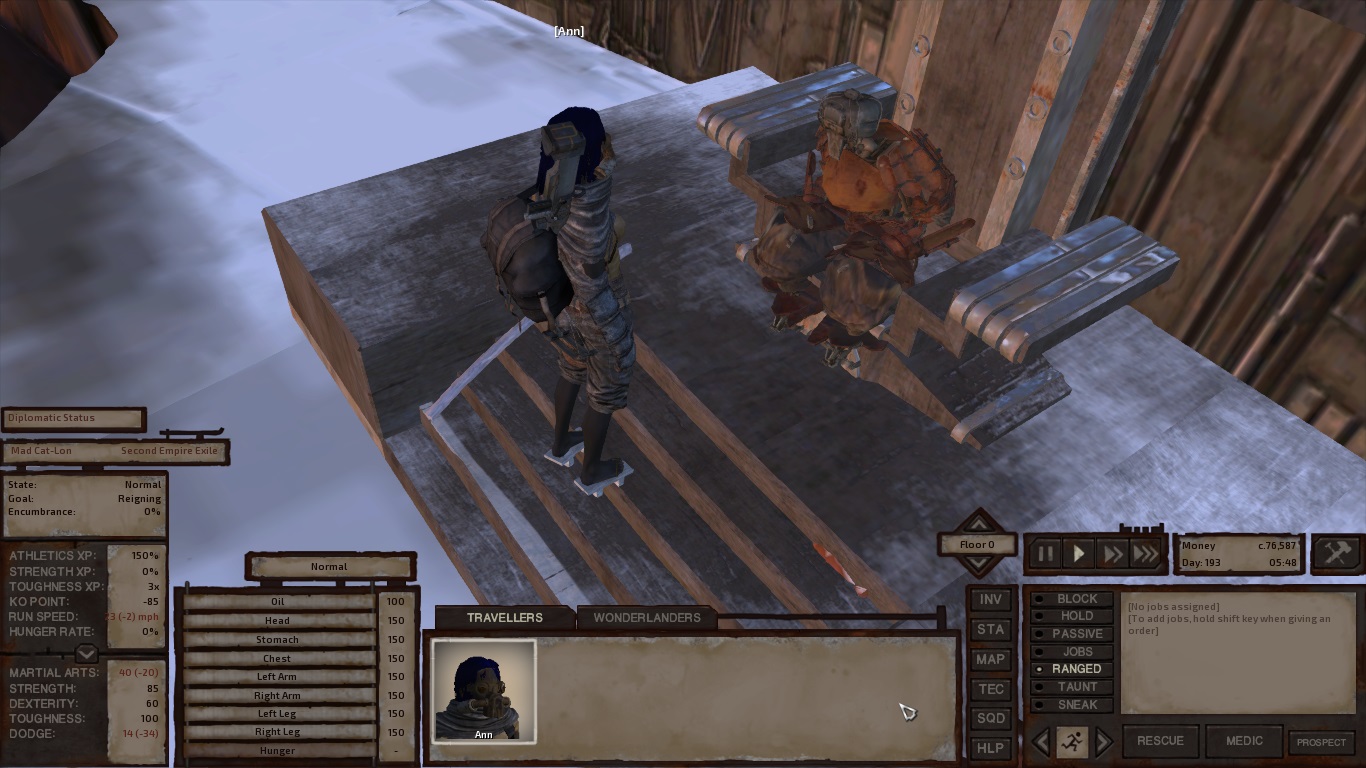Click the MEDIC button

(x=1244, y=741)
